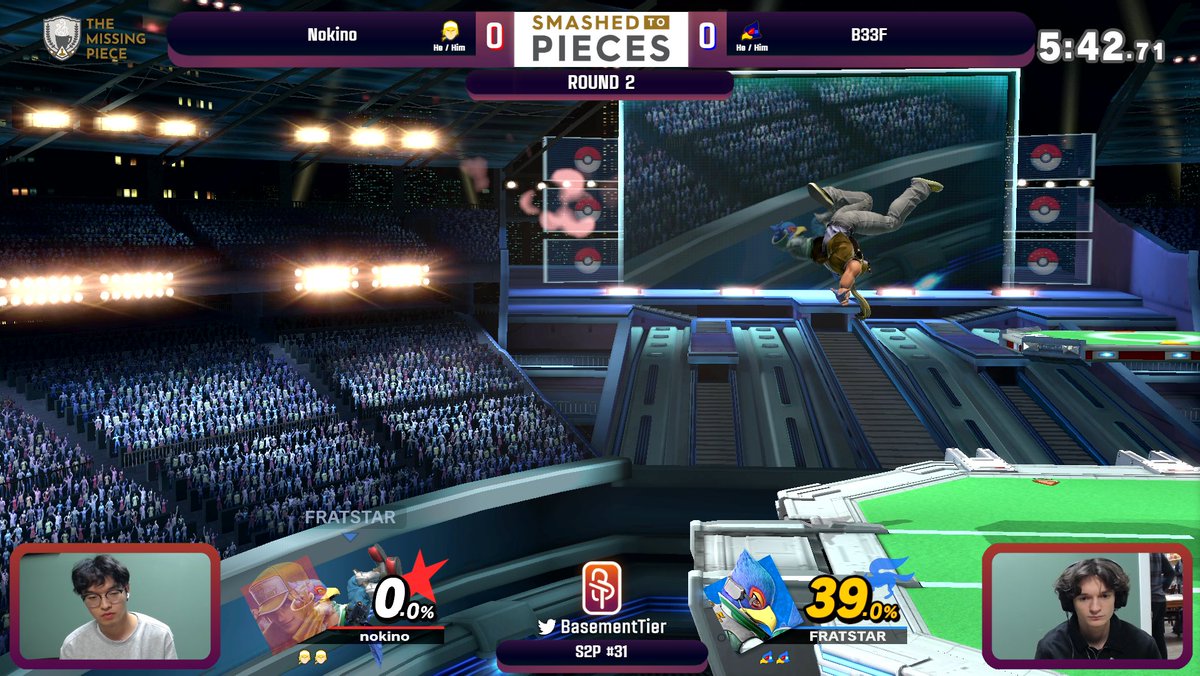Click The Missing Piece logo
This screenshot has height=676, width=1200.
click(x=95, y=37)
